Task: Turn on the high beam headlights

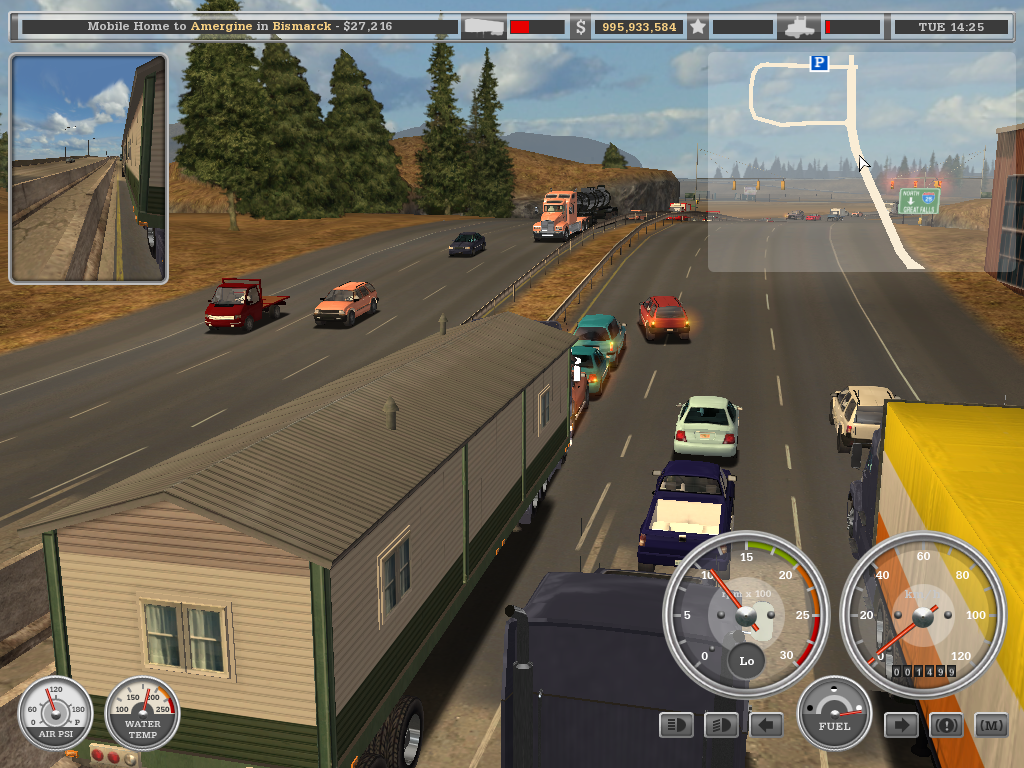Action: [x=677, y=725]
